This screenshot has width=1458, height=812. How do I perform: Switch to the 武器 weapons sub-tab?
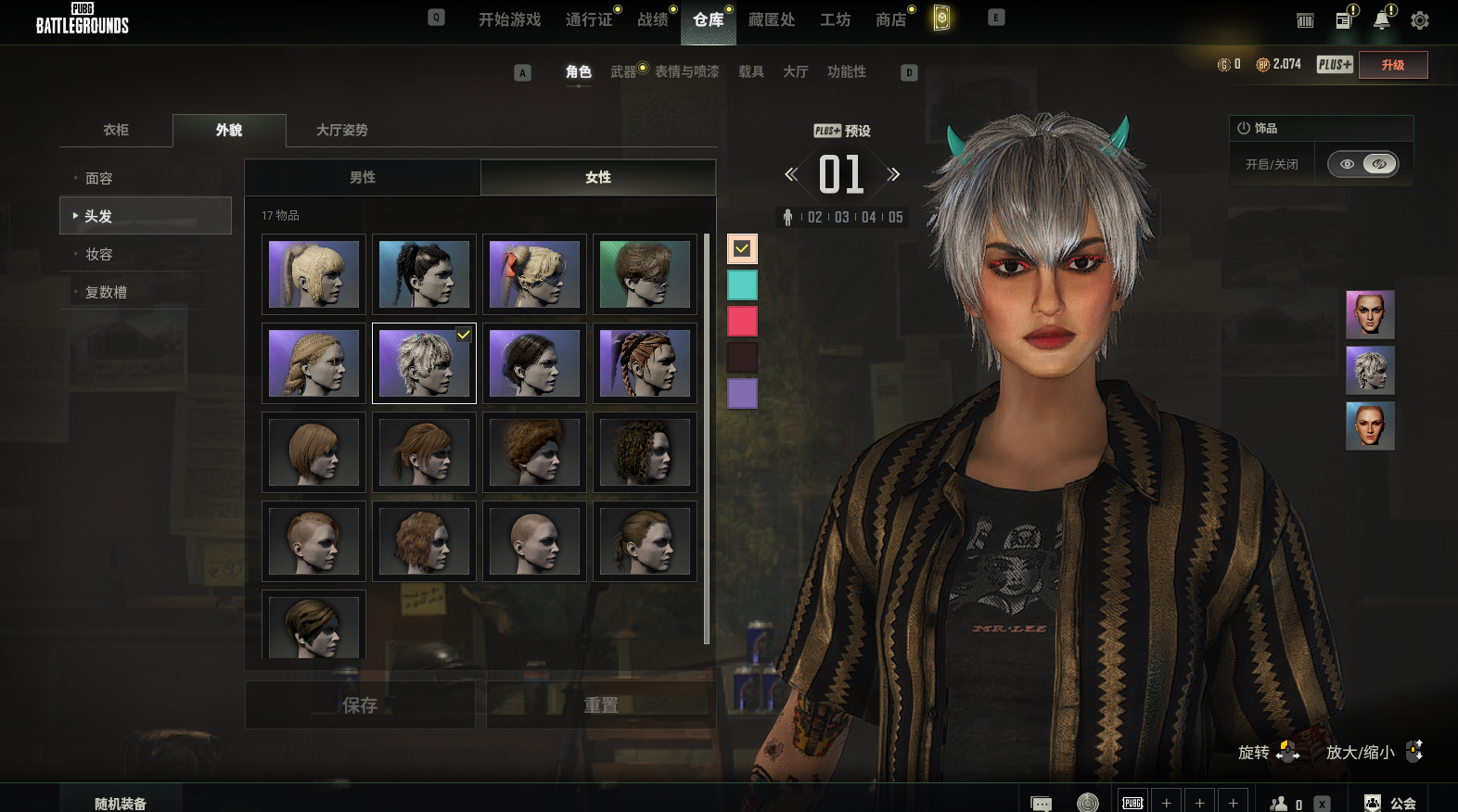click(623, 71)
